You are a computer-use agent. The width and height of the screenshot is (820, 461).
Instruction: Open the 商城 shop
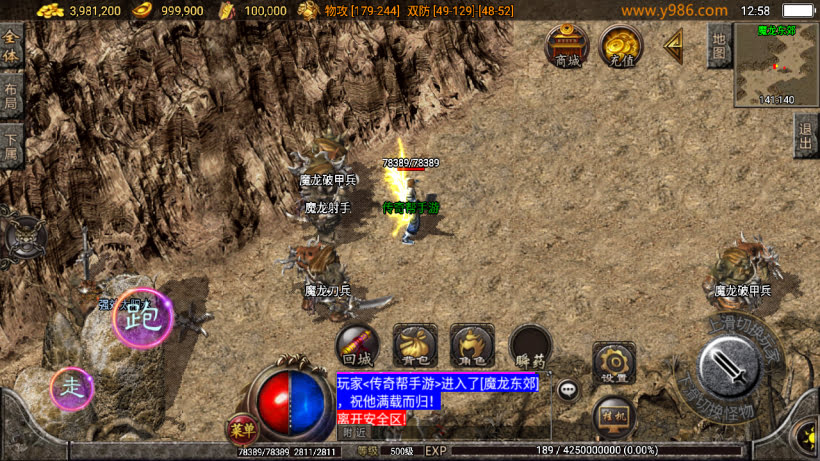tap(567, 47)
